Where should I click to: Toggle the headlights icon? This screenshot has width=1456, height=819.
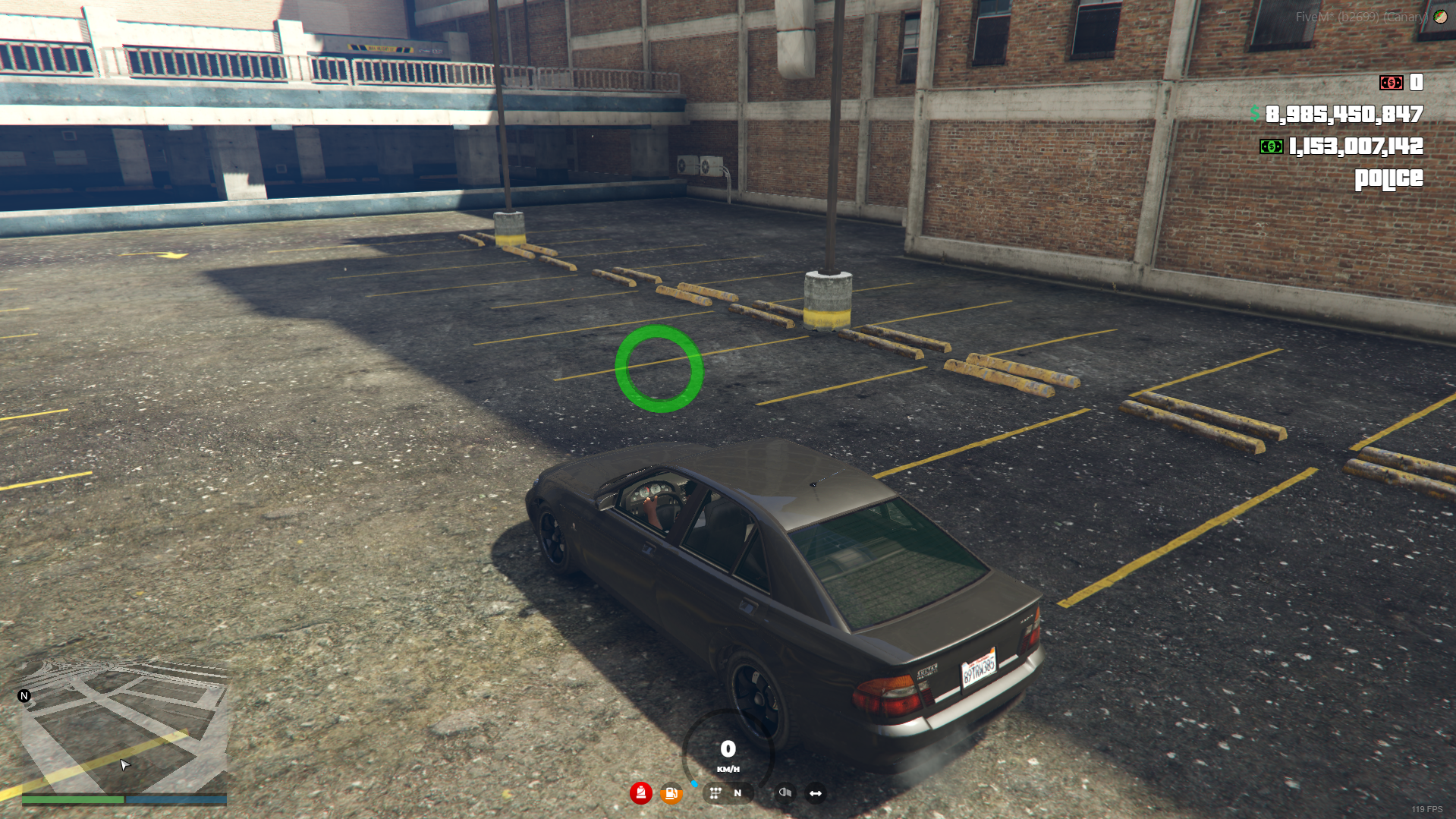point(785,793)
